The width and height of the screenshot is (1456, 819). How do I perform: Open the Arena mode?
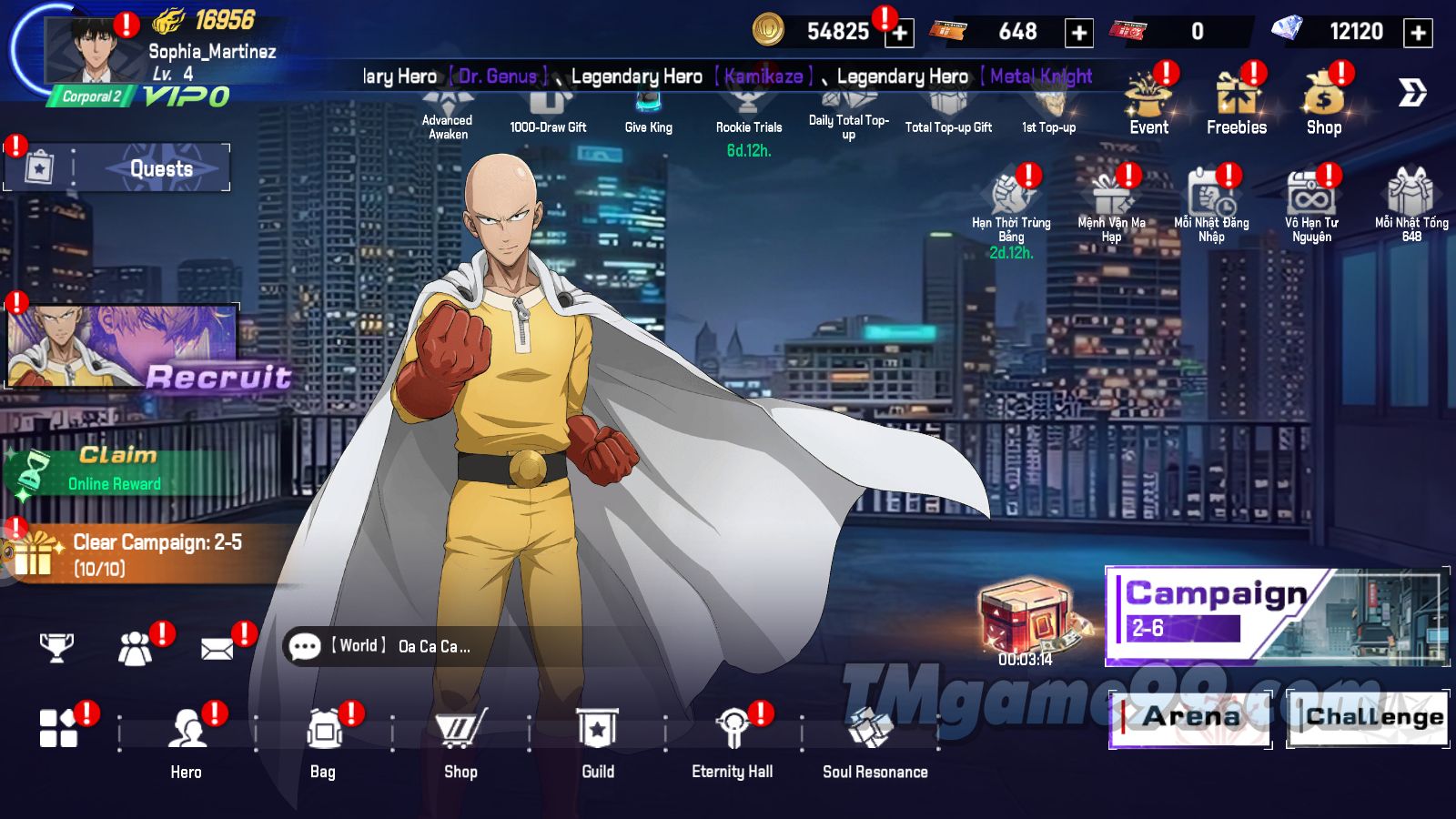pos(1189,717)
